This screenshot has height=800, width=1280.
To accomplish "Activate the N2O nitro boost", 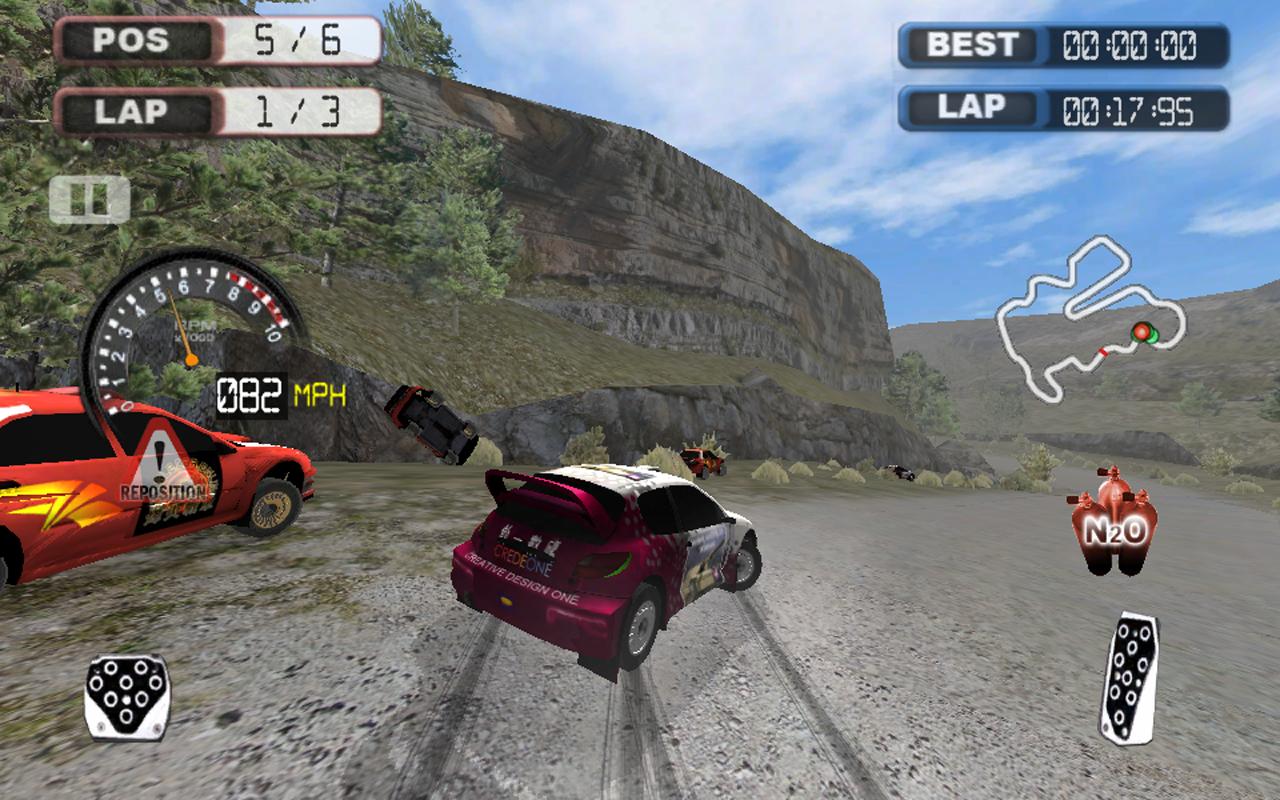I will coord(1115,522).
